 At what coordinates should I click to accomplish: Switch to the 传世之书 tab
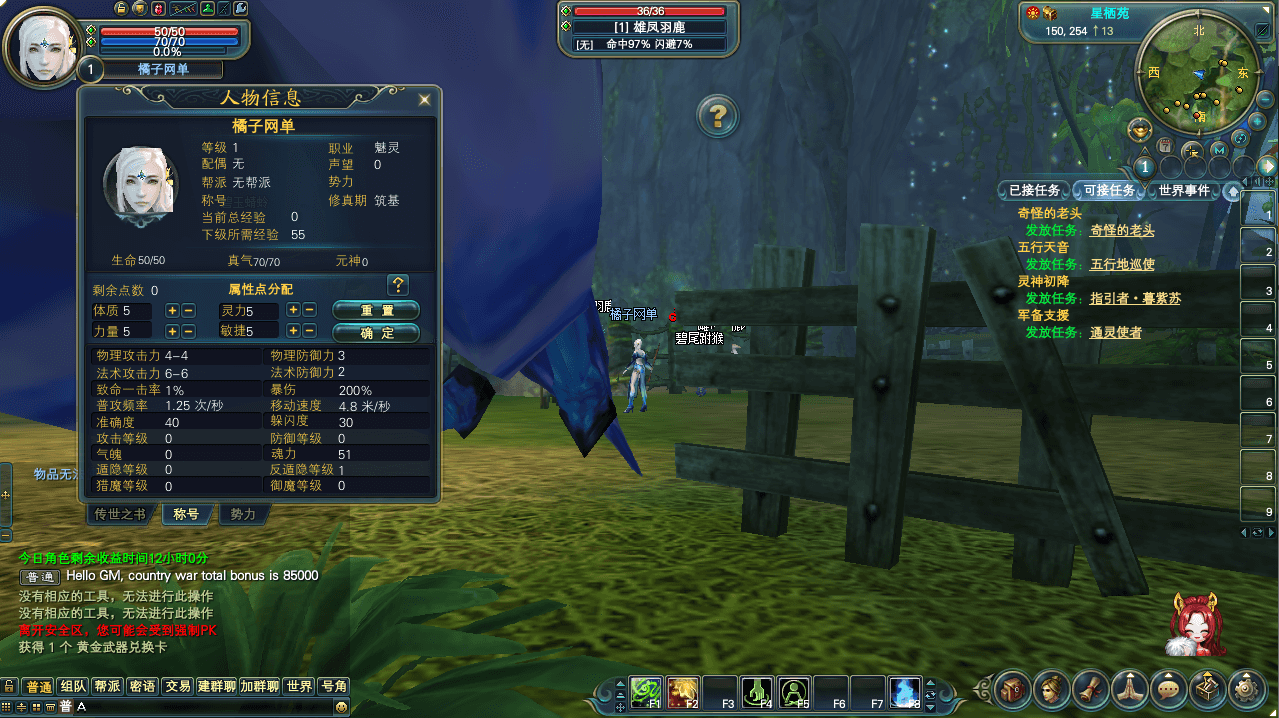pos(120,514)
